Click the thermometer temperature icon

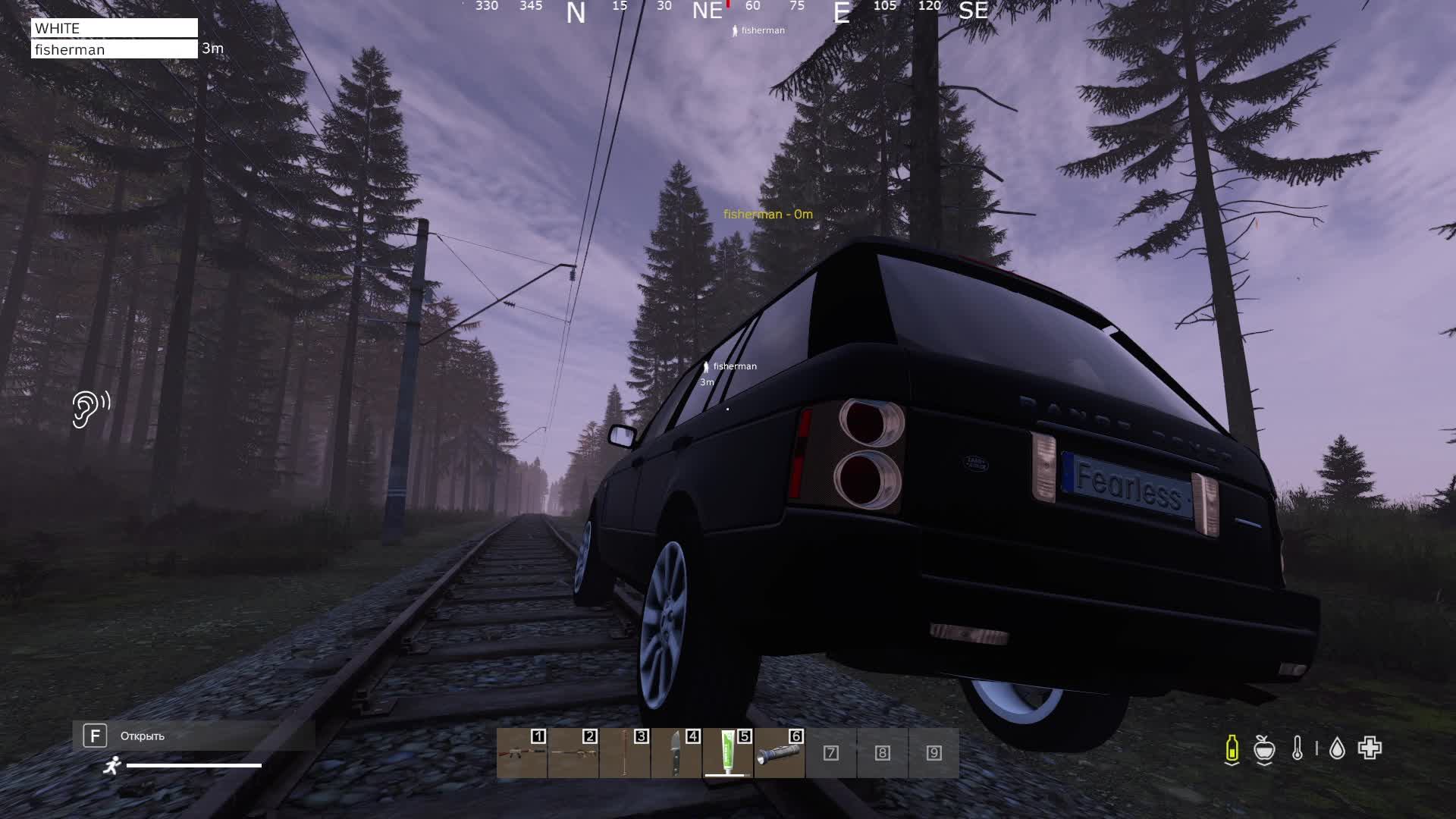point(1298,749)
